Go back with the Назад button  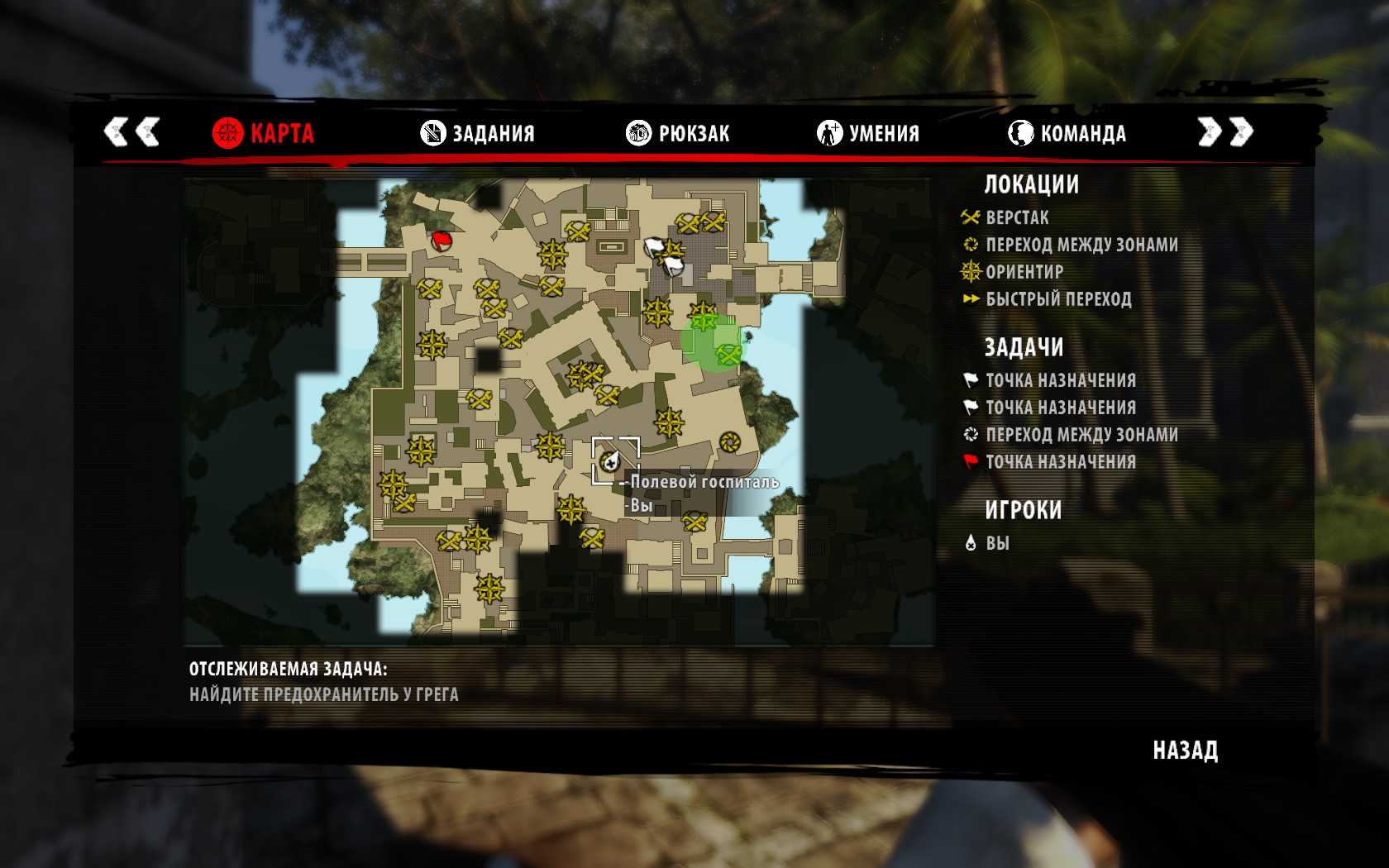(1185, 751)
